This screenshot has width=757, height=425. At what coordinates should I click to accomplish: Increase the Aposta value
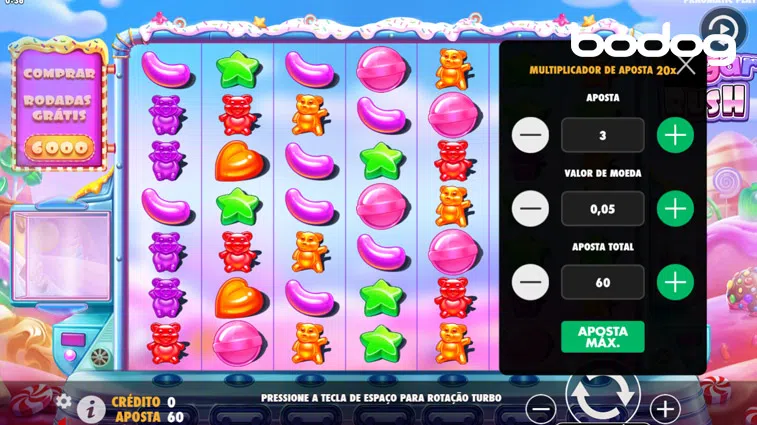coord(675,135)
